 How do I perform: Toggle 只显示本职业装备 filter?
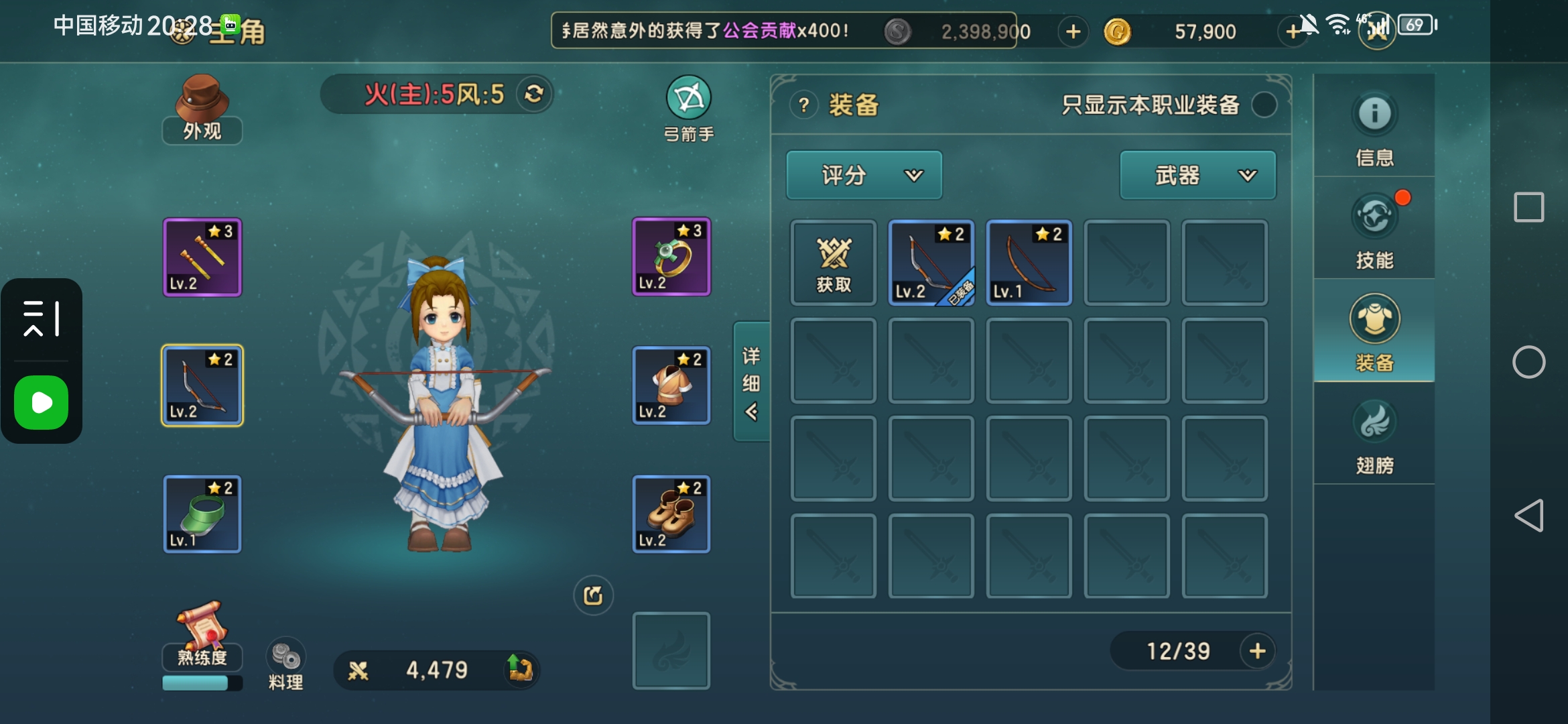click(1264, 105)
